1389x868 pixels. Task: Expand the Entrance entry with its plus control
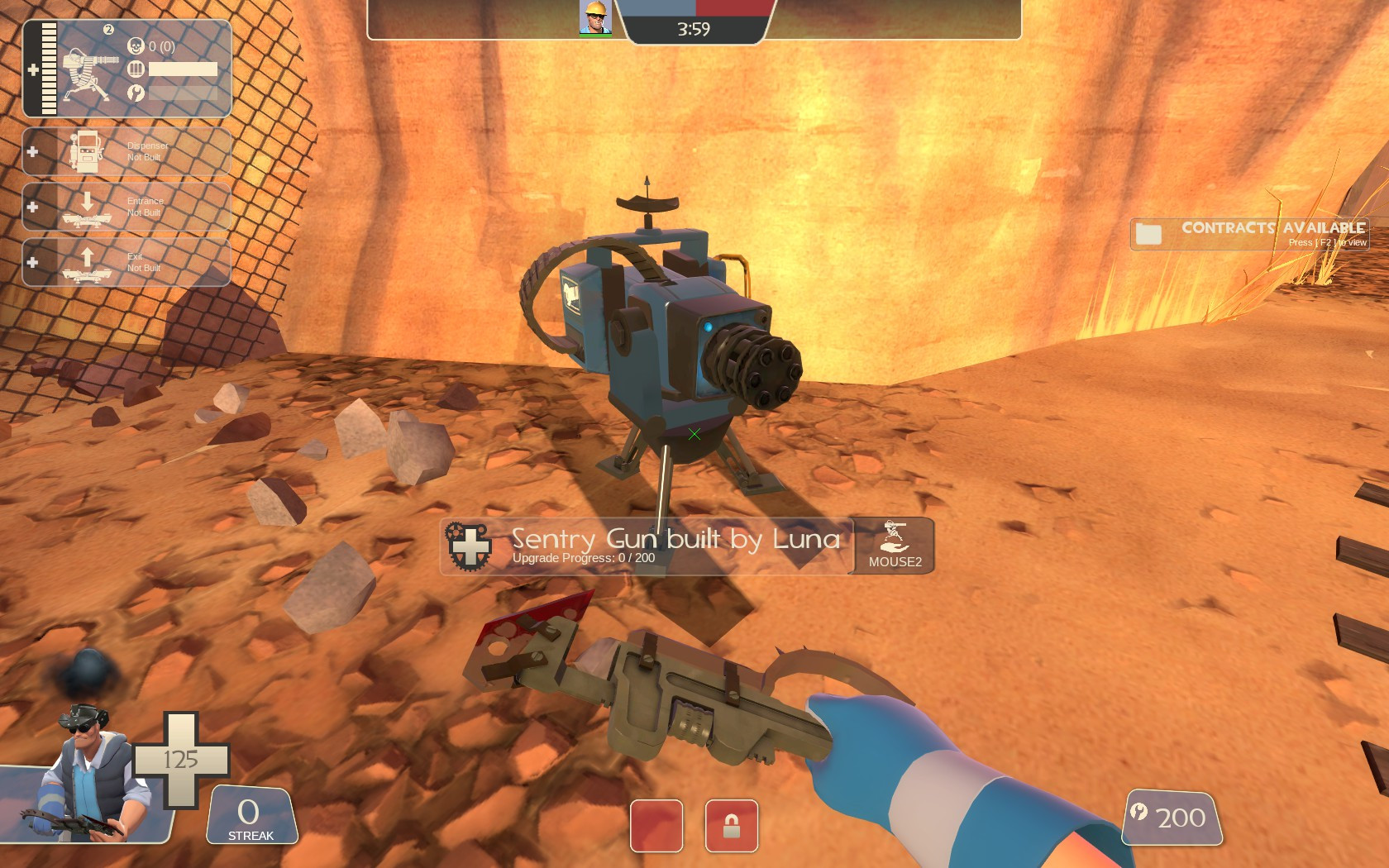pos(31,207)
